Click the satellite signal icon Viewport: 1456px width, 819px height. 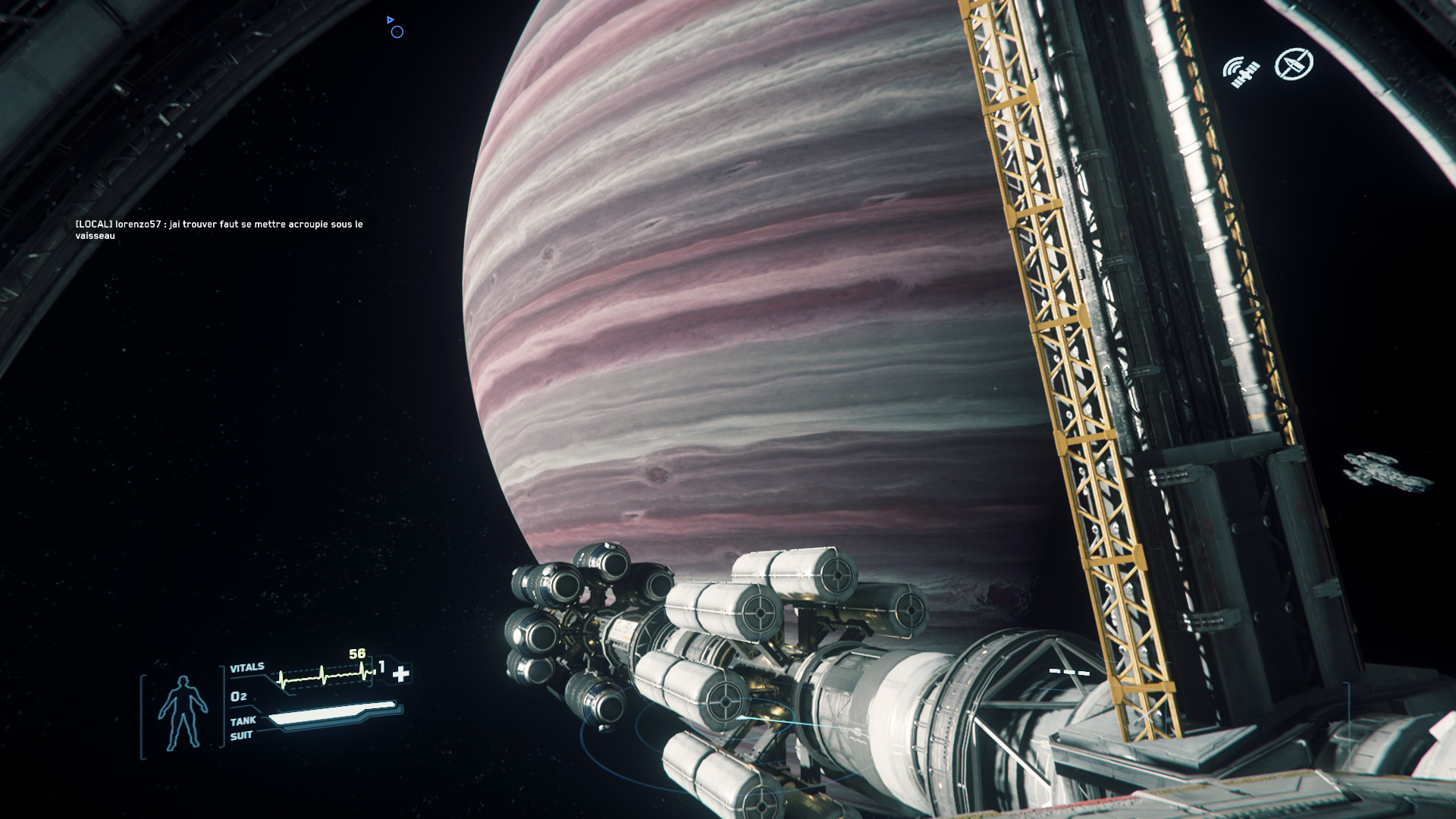click(1241, 71)
